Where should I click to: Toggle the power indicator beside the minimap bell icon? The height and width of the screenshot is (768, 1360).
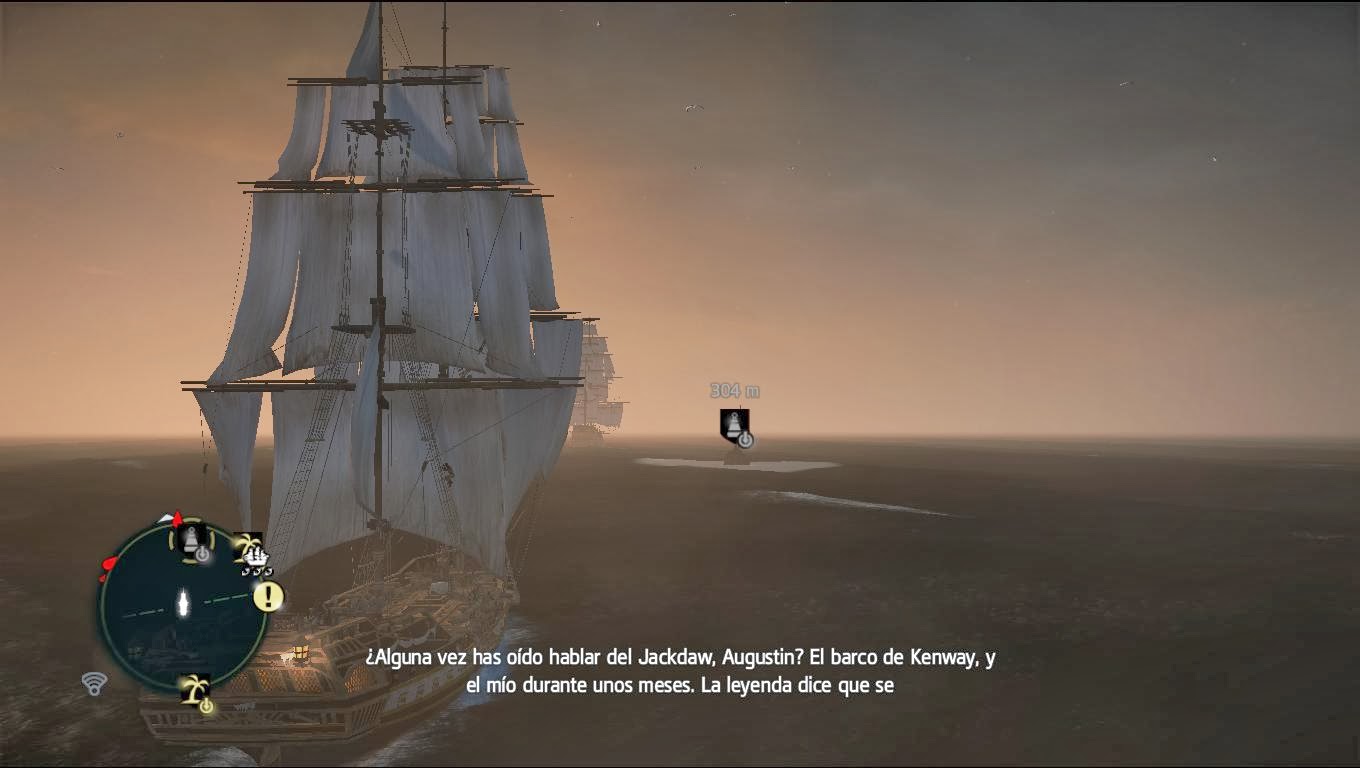coord(203,553)
